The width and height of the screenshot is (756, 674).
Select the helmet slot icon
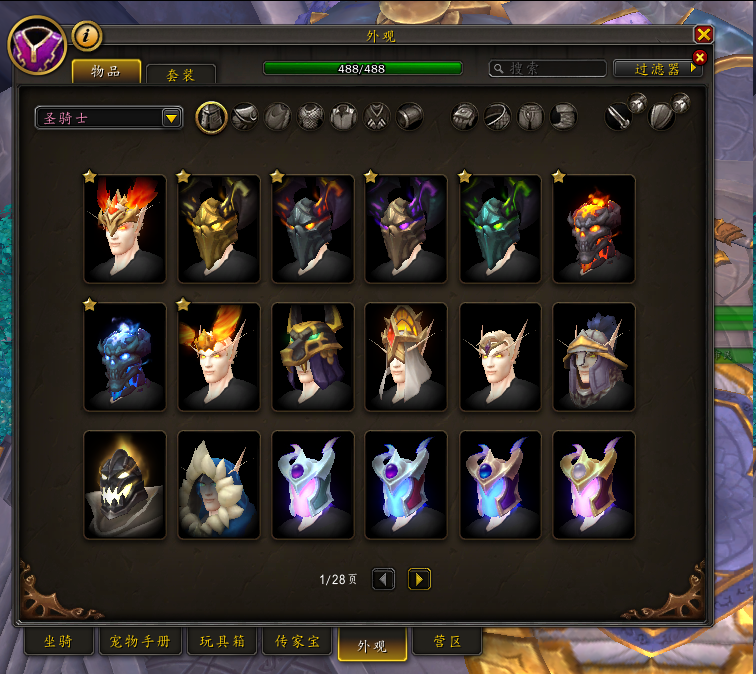point(211,117)
